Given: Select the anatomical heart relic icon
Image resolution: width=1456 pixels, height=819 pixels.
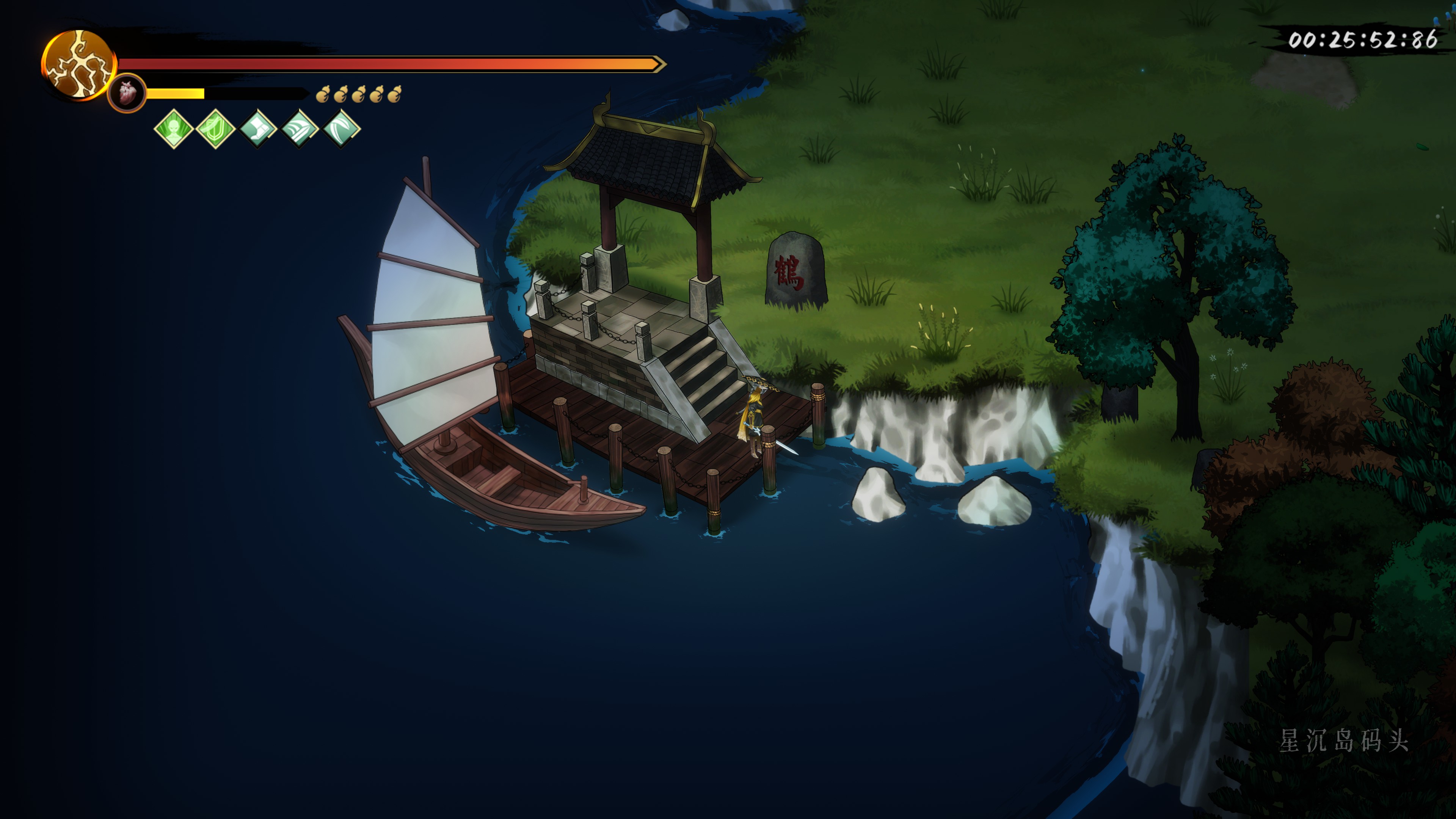Looking at the screenshot, I should tap(127, 93).
